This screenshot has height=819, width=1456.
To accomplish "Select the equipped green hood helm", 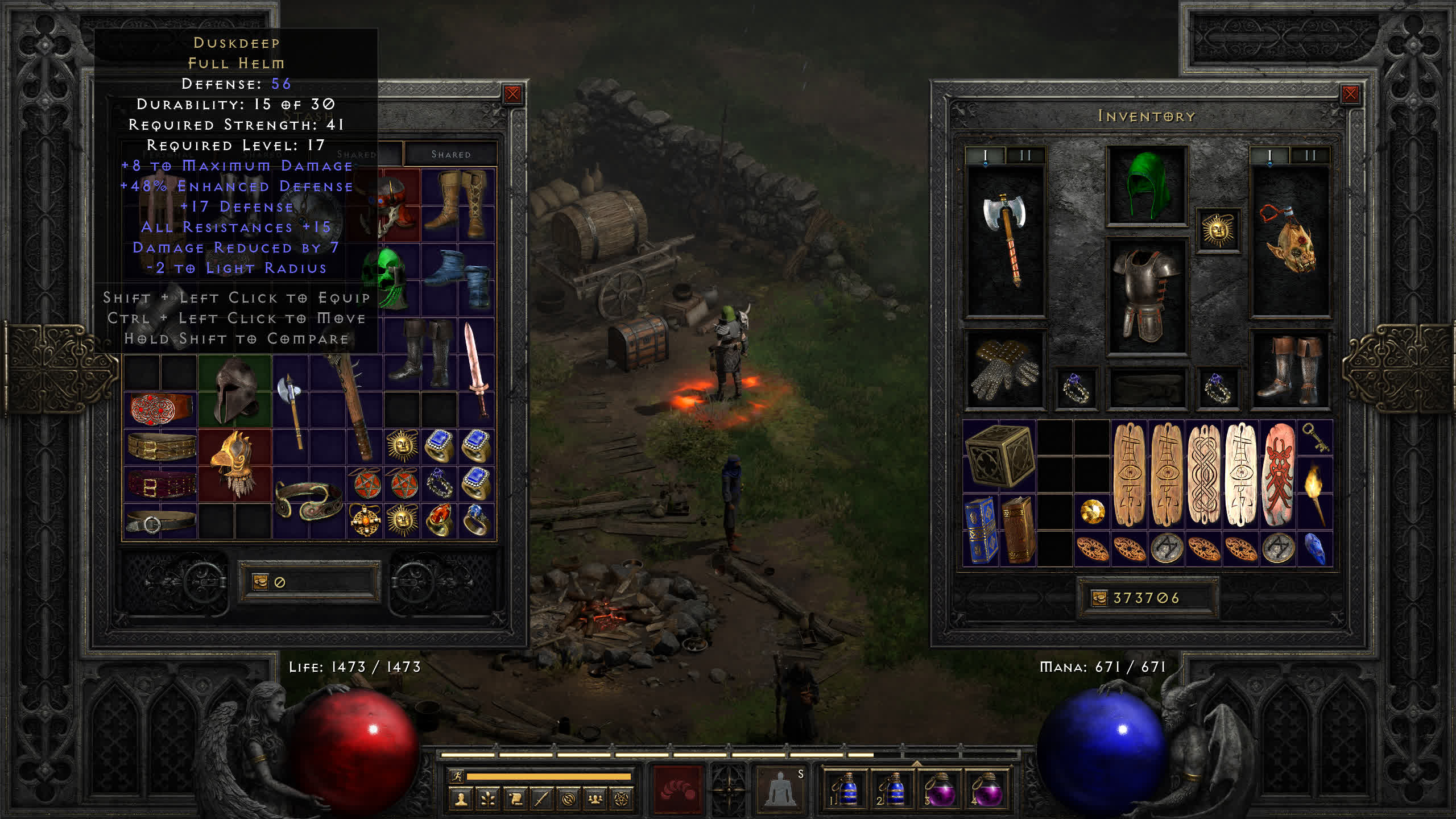I will click(1146, 185).
